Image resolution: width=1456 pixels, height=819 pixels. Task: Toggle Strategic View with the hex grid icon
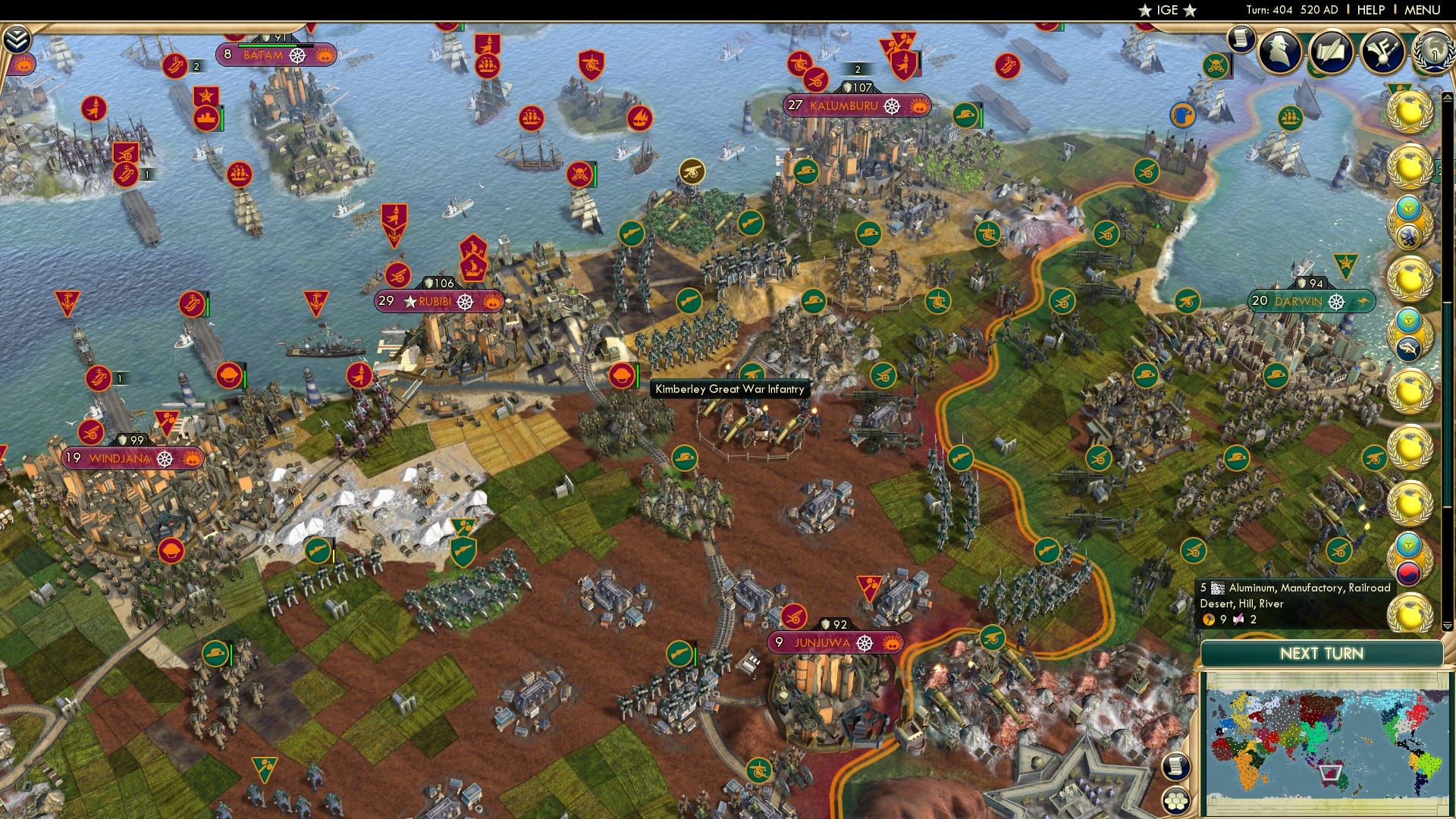point(1176,801)
